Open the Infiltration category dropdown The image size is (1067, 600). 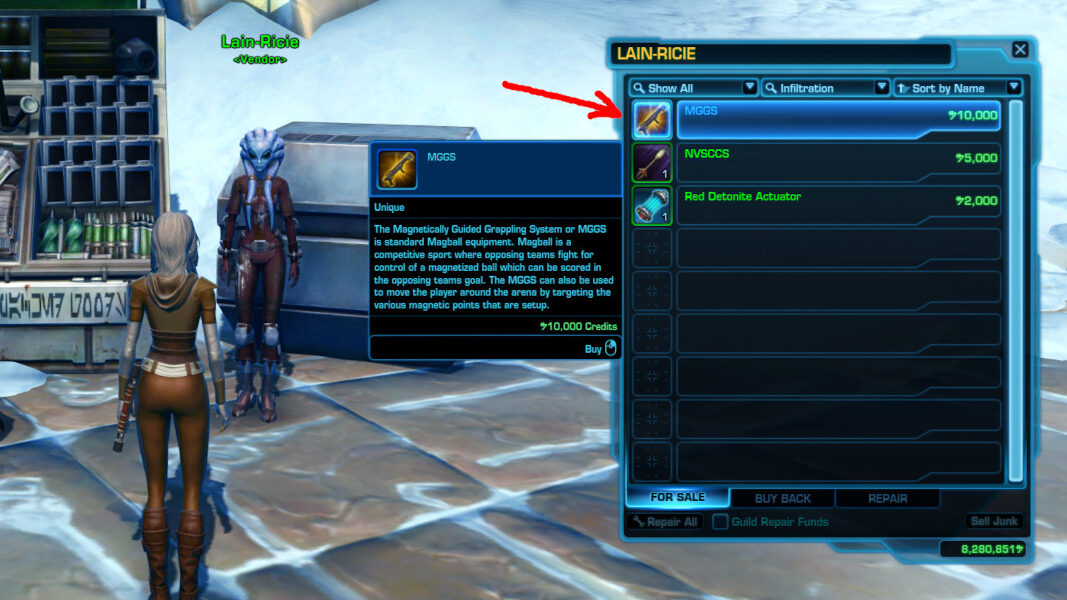pyautogui.click(x=825, y=88)
